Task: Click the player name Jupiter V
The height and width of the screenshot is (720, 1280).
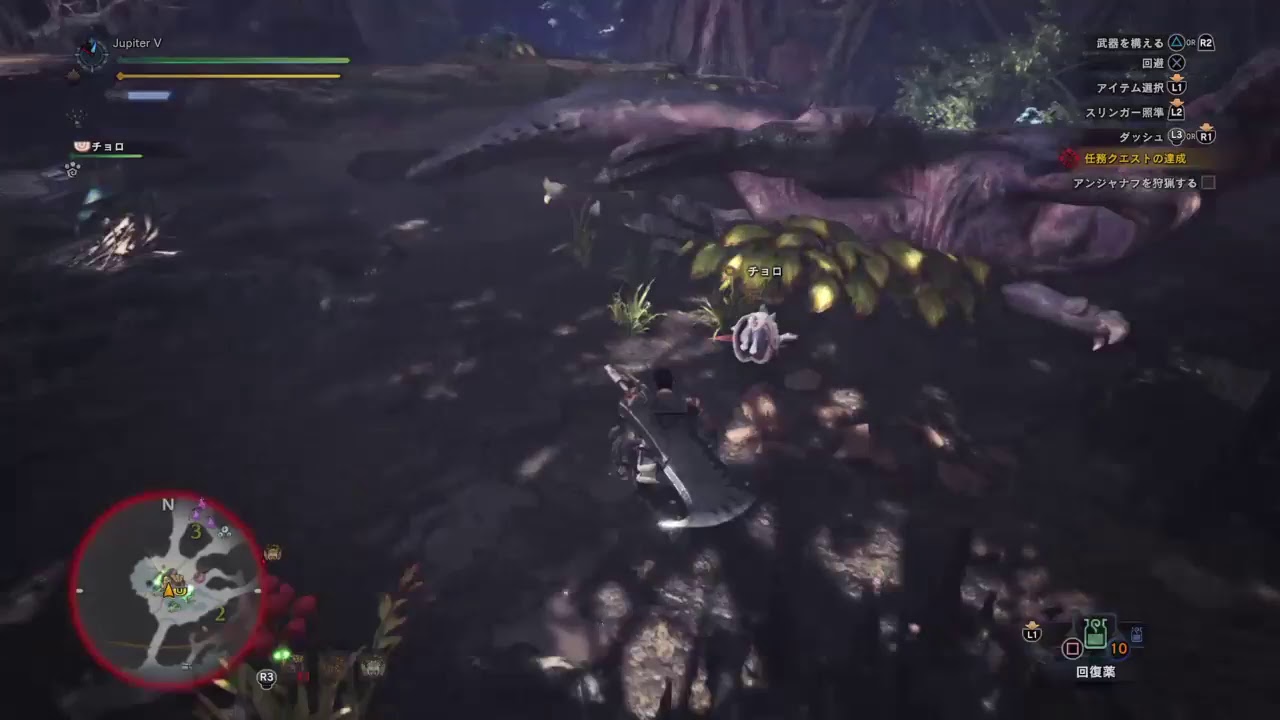Action: 136,44
